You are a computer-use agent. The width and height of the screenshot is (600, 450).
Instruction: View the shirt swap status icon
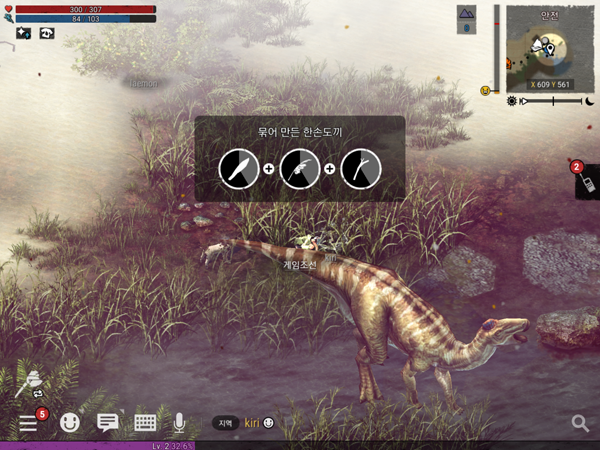tap(46, 32)
